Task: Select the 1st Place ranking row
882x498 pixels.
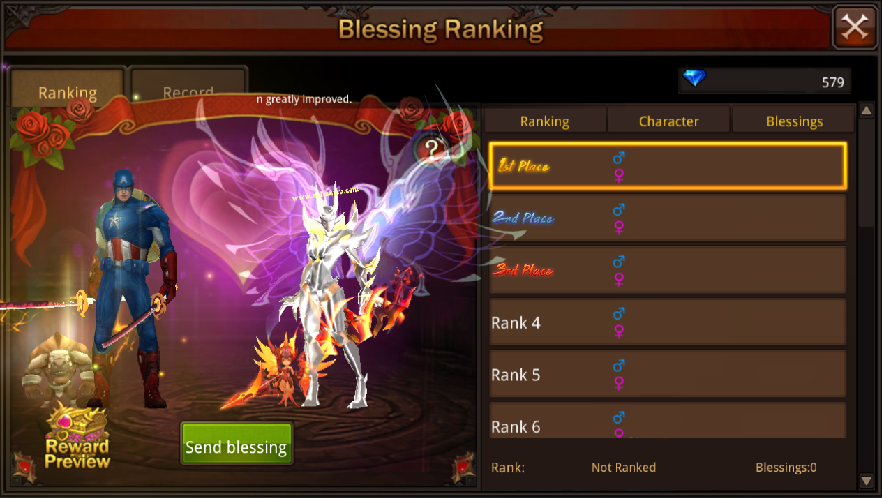Action: pos(667,166)
